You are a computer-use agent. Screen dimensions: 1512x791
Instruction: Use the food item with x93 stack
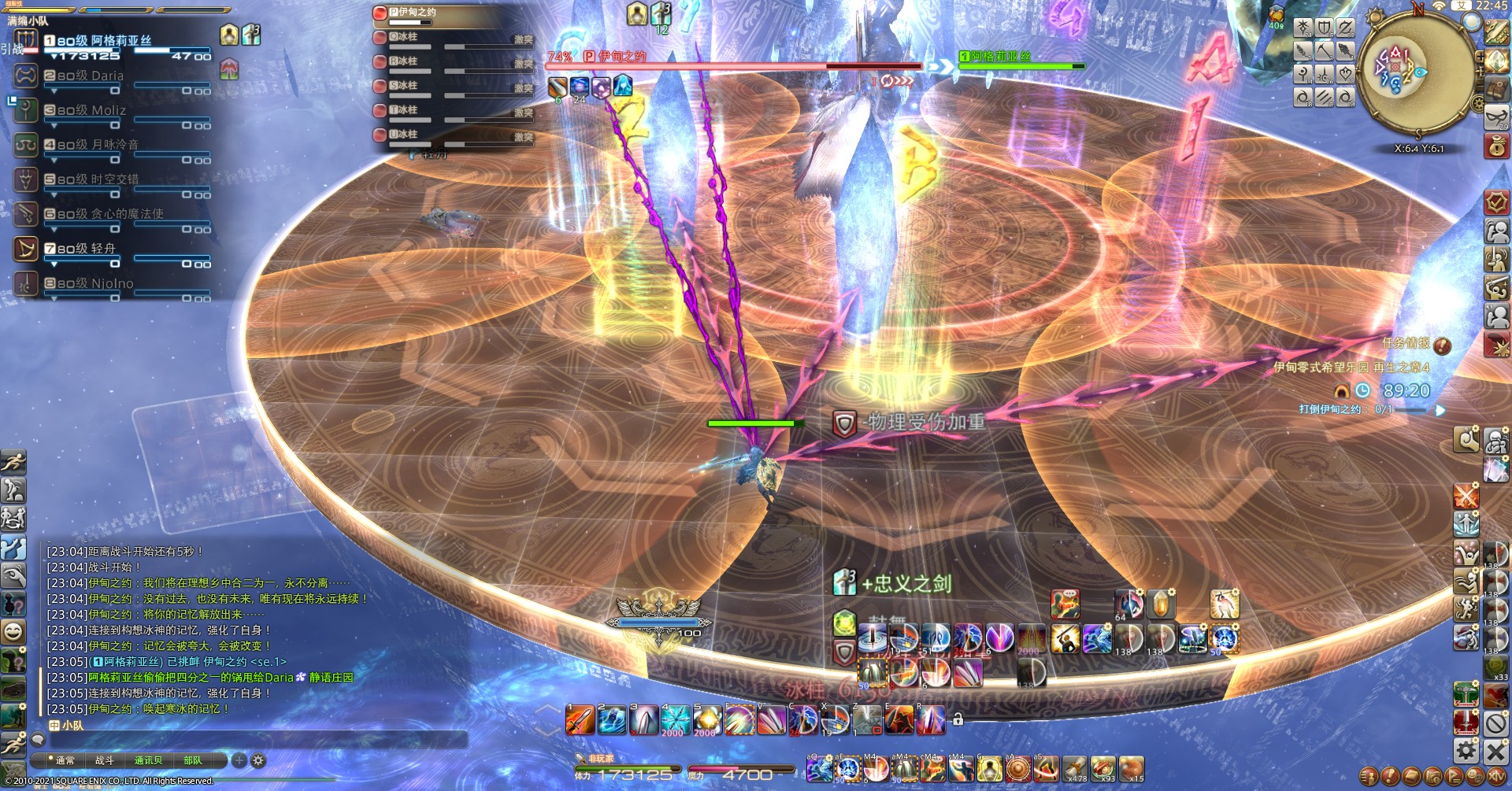[1102, 769]
